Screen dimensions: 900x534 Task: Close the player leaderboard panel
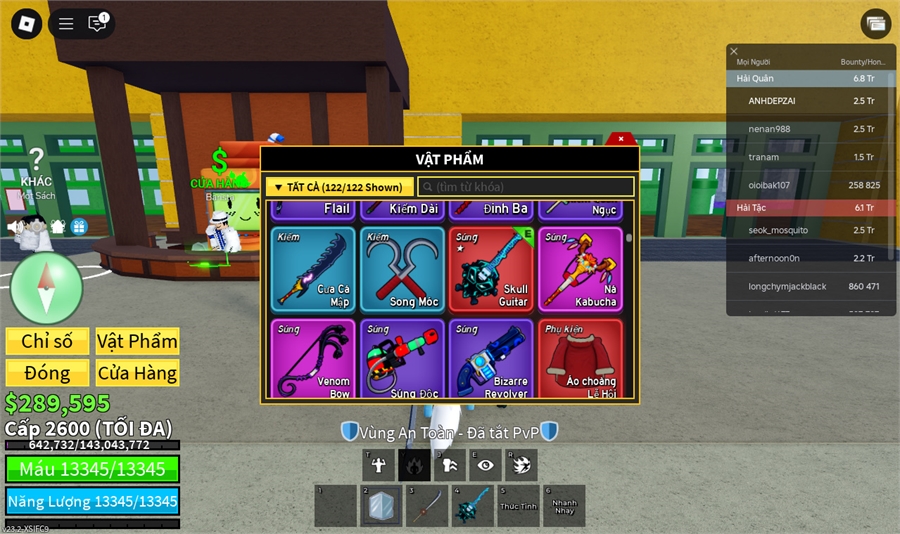pyautogui.click(x=734, y=51)
